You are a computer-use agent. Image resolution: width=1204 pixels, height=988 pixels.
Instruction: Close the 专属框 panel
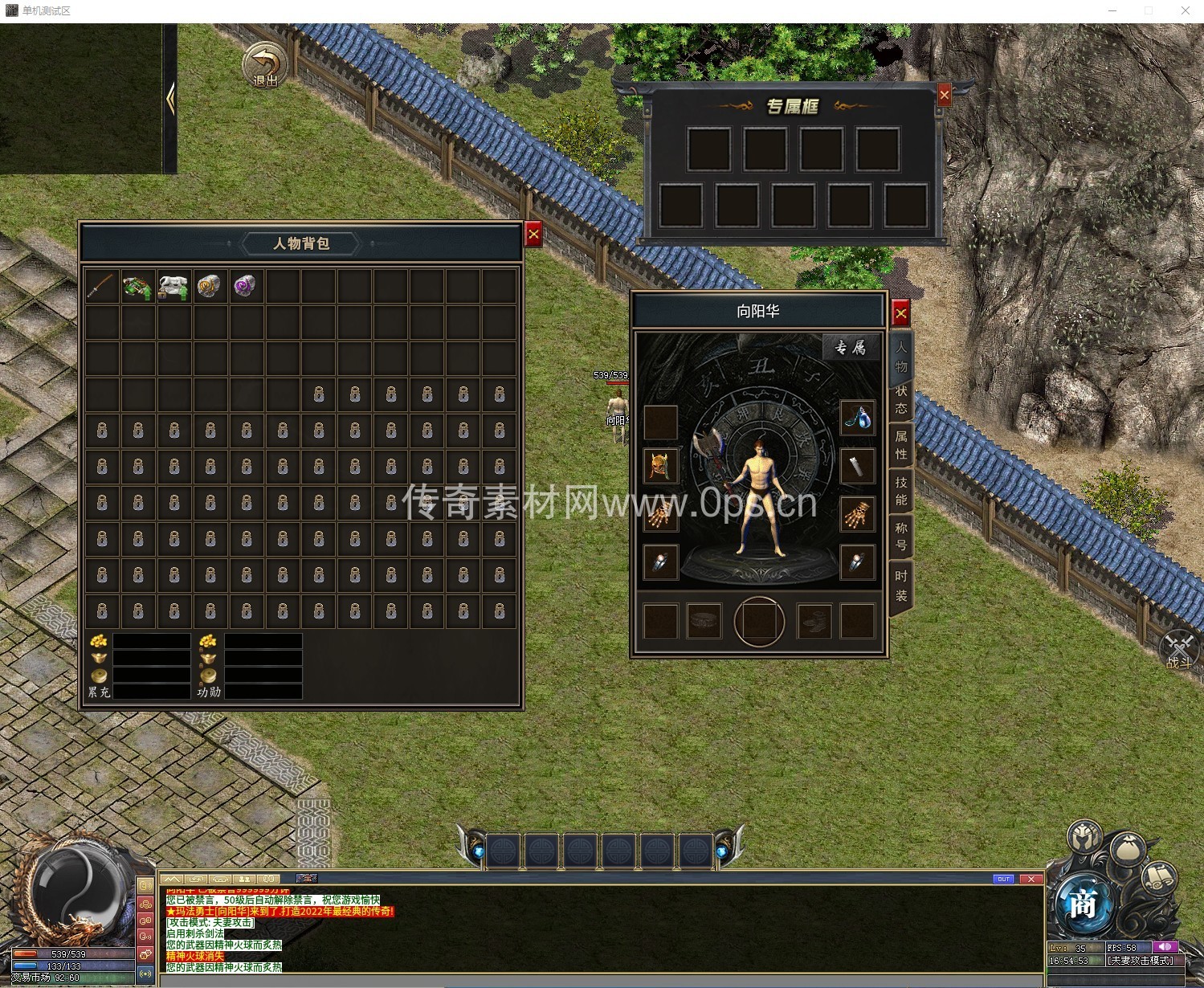945,96
